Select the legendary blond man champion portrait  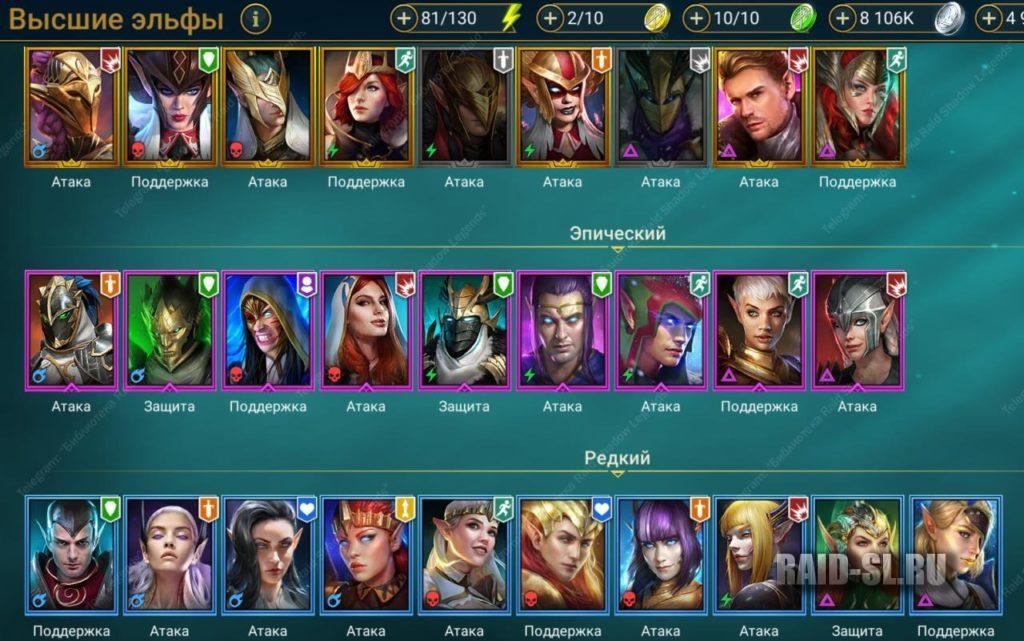tap(759, 105)
